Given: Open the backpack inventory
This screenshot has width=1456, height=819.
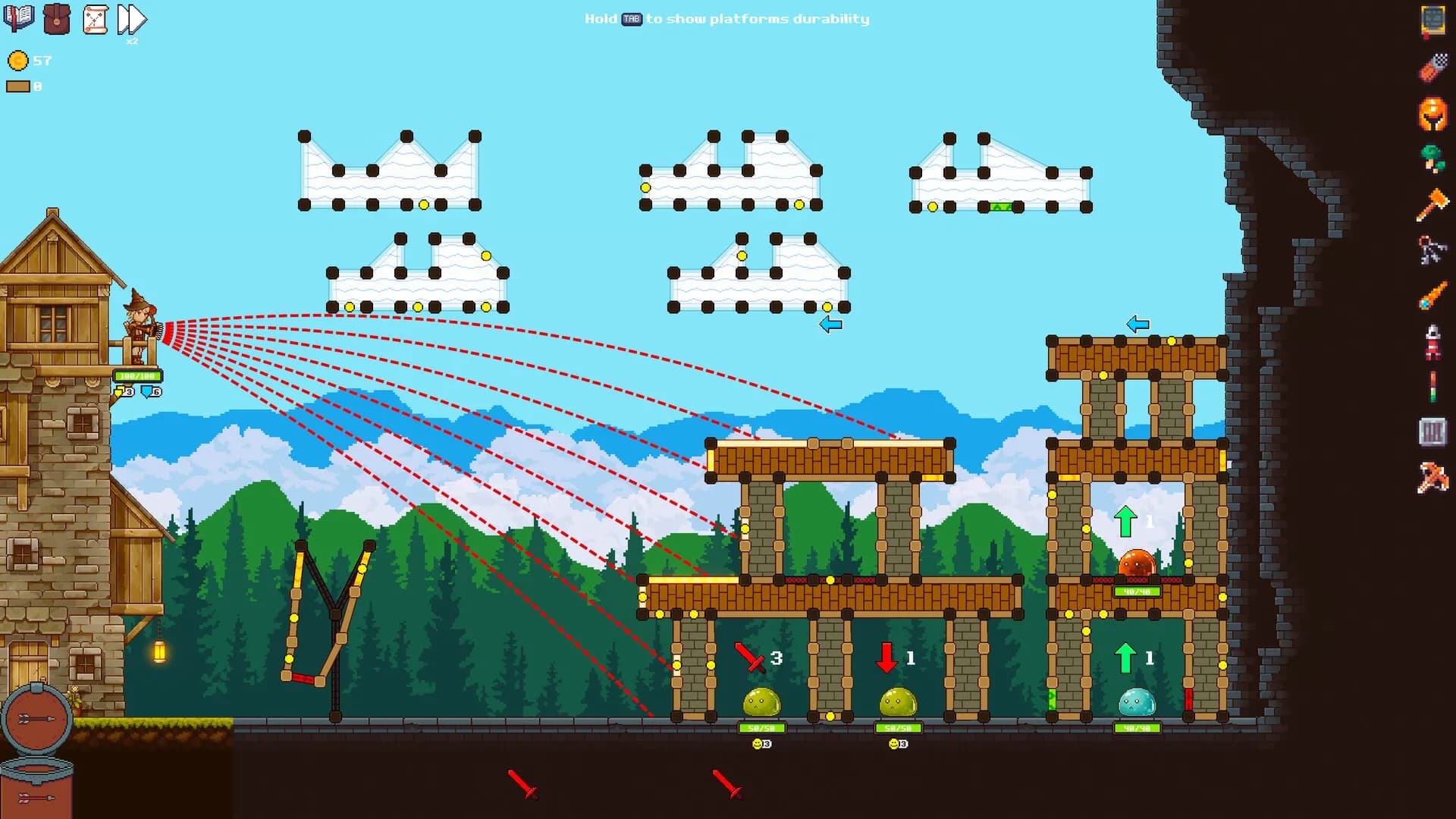Looking at the screenshot, I should tap(57, 19).
